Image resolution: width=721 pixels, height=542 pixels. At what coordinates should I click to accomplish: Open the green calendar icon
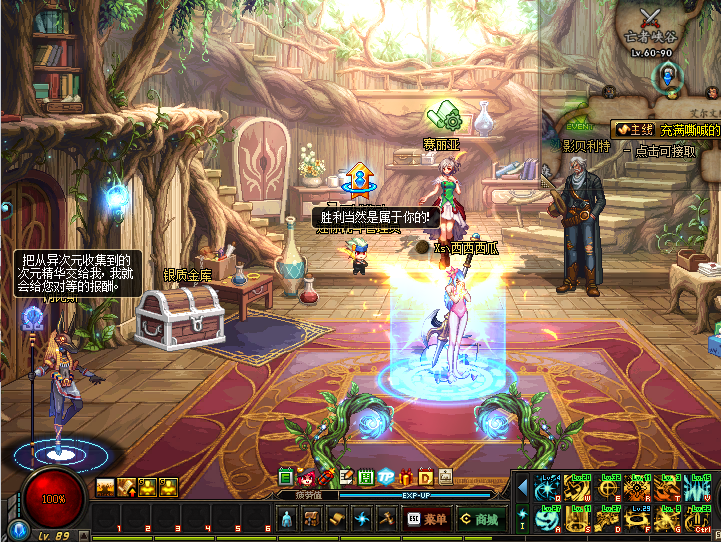pos(366,477)
